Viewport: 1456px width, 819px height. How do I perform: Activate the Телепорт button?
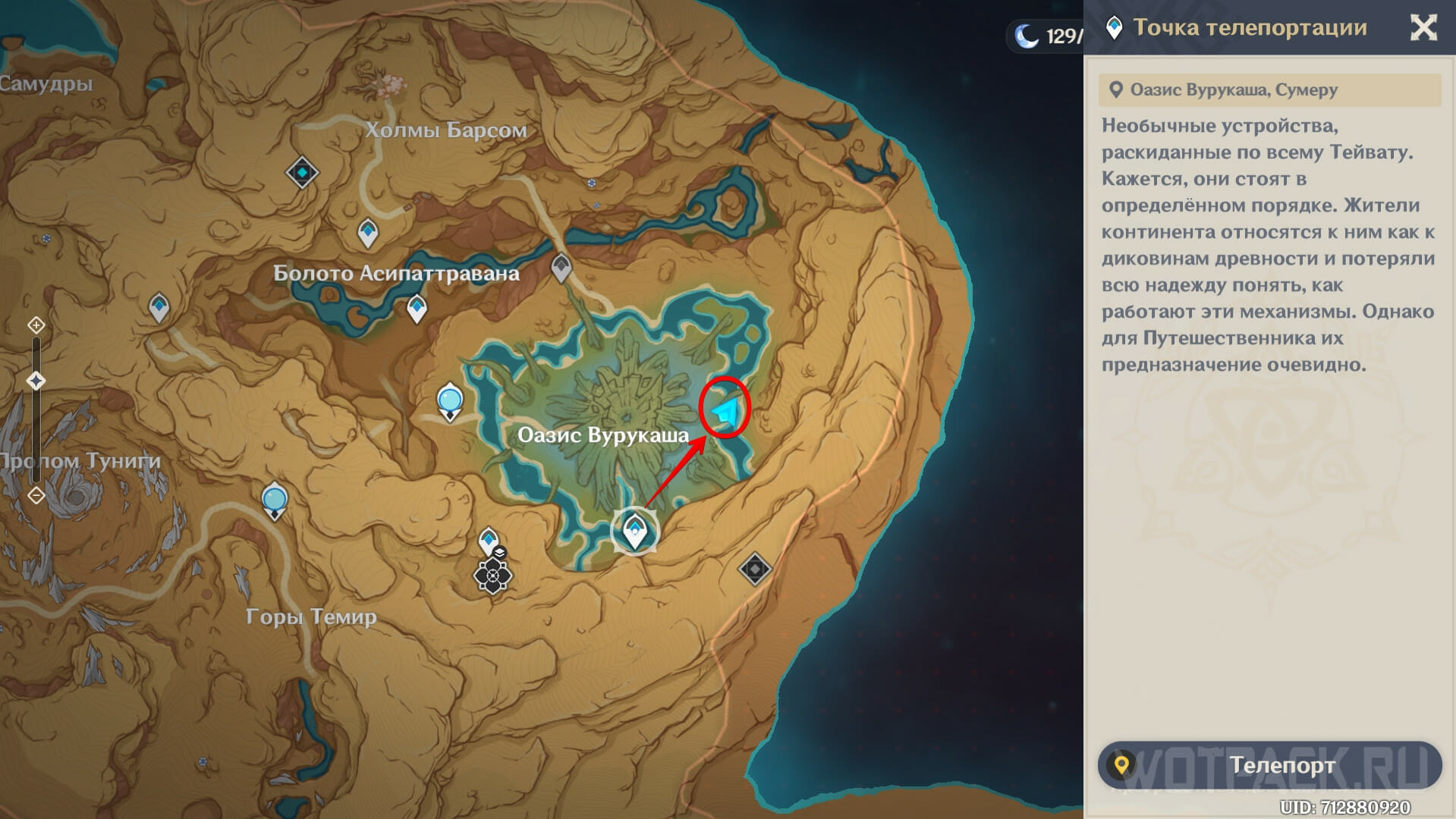pos(1269,765)
